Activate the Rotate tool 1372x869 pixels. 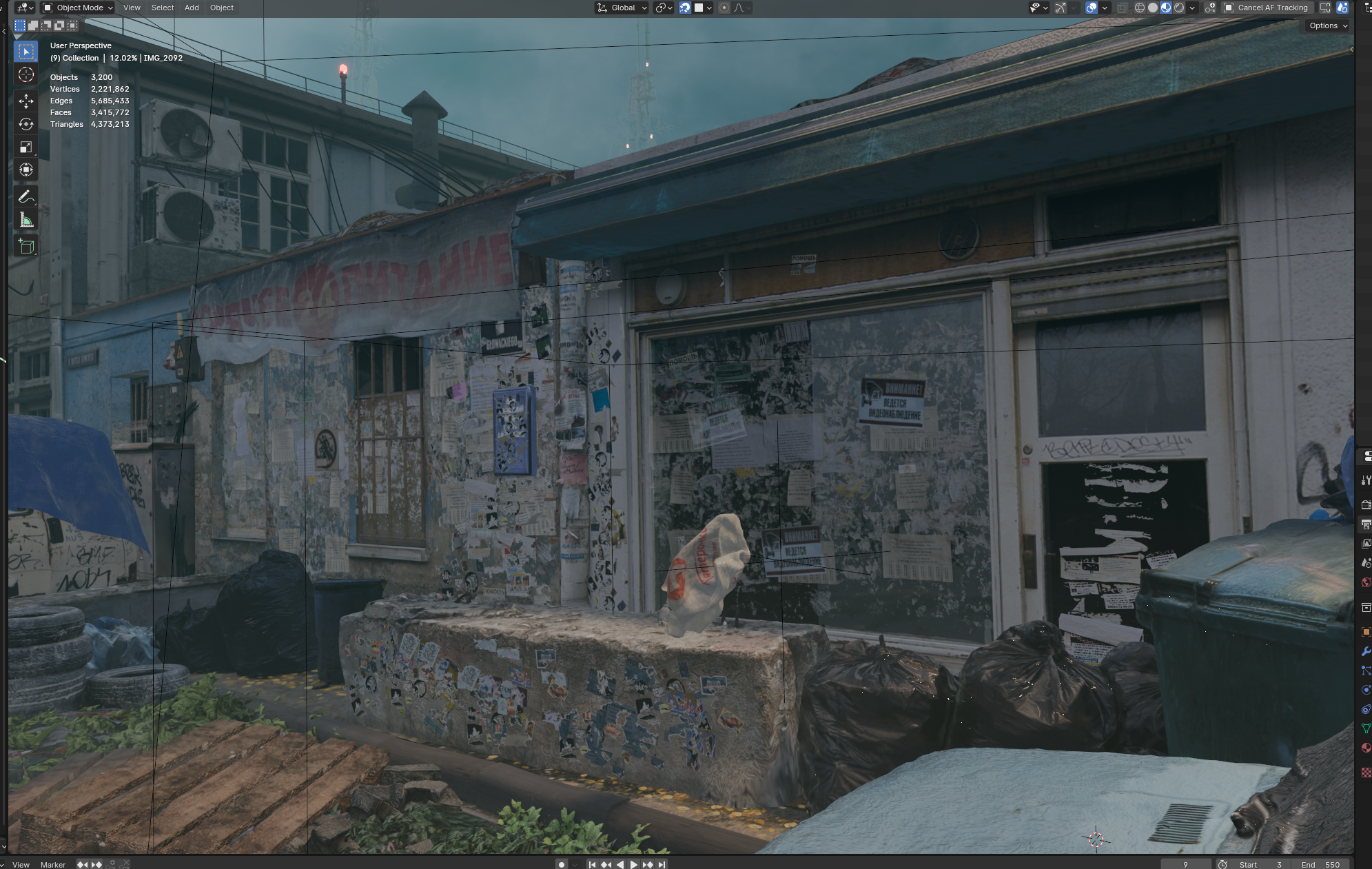26,124
